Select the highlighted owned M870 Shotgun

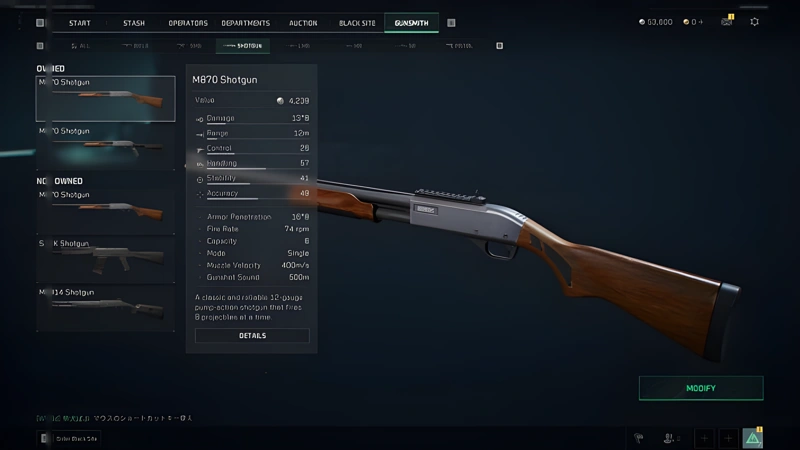105,98
